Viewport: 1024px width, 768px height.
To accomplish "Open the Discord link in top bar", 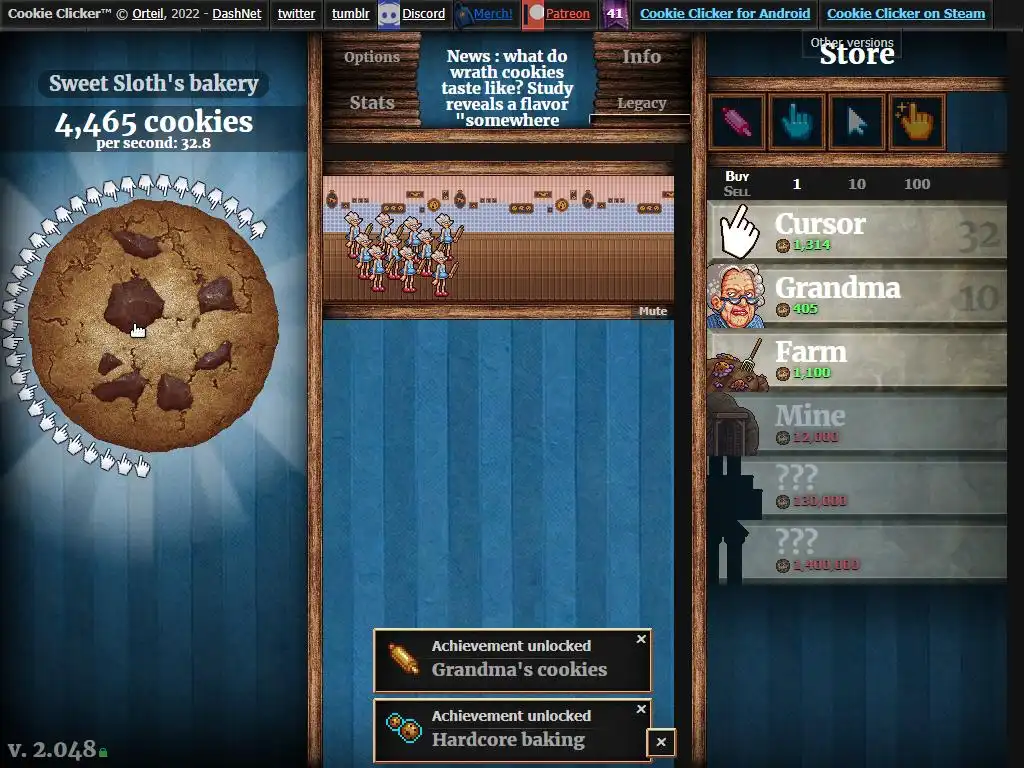I will coord(423,14).
